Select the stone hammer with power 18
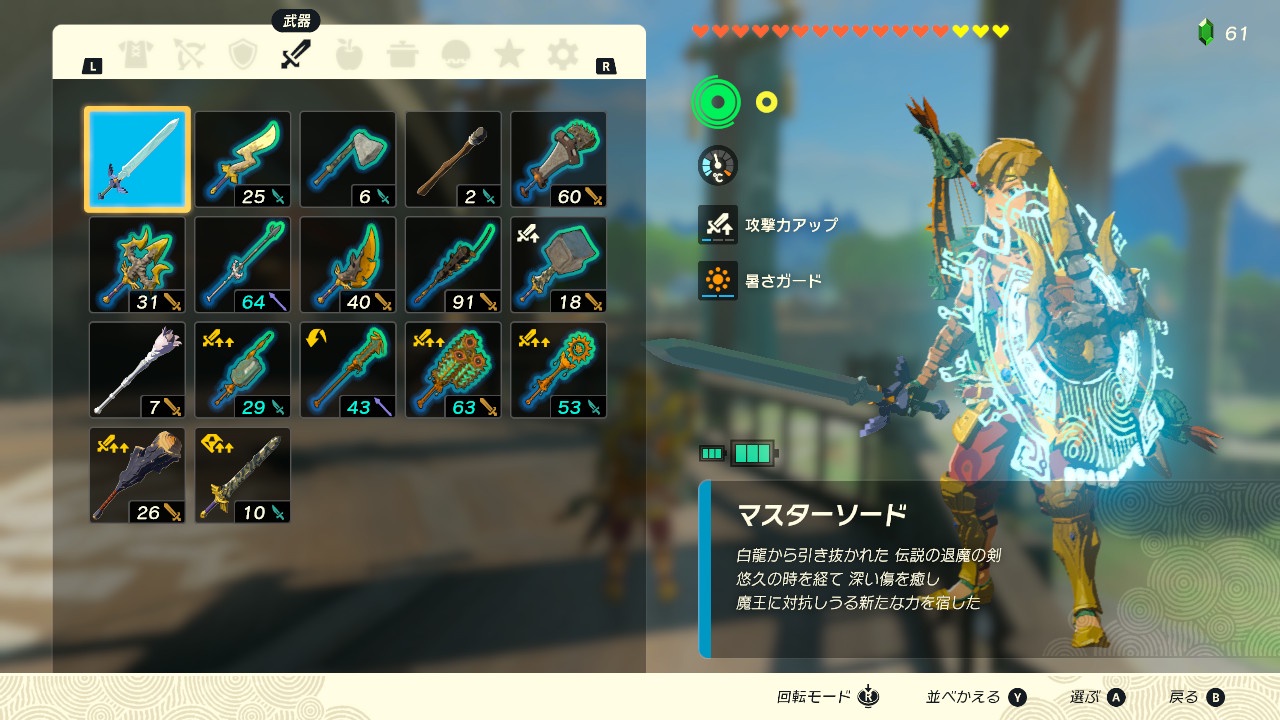The image size is (1280, 720). (x=559, y=265)
